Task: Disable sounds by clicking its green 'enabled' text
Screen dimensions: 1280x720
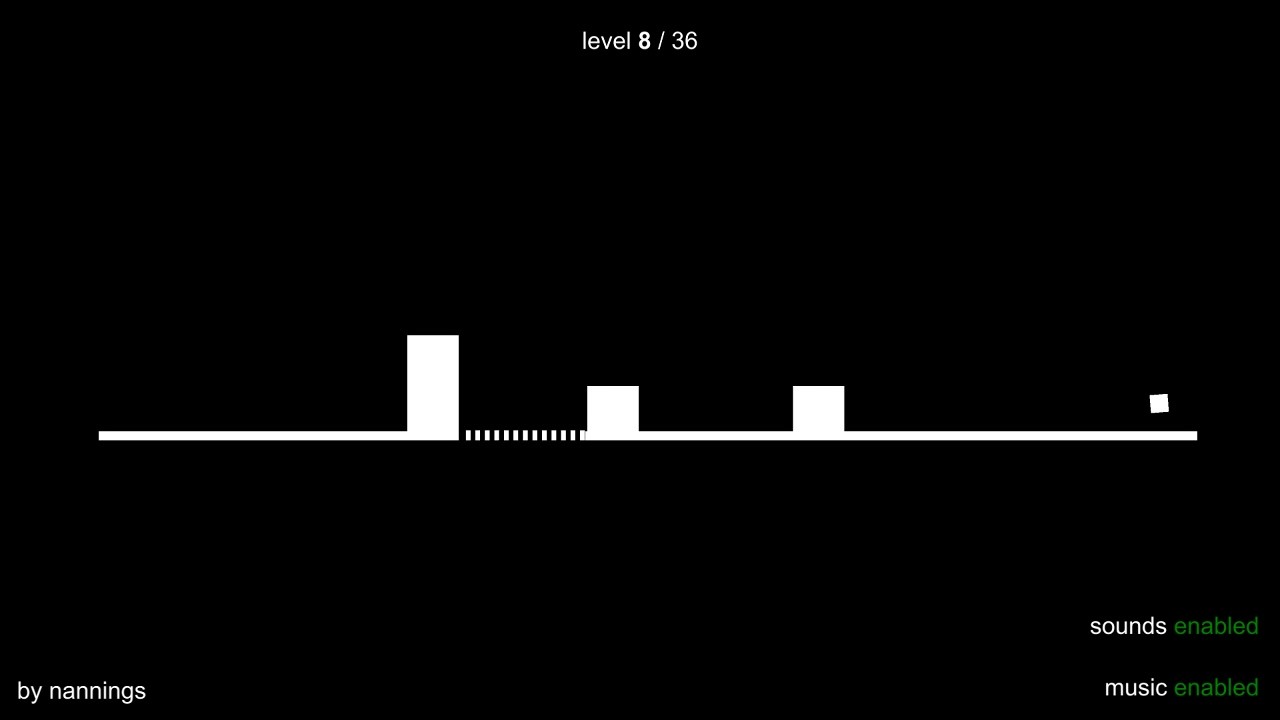Action: (1216, 626)
